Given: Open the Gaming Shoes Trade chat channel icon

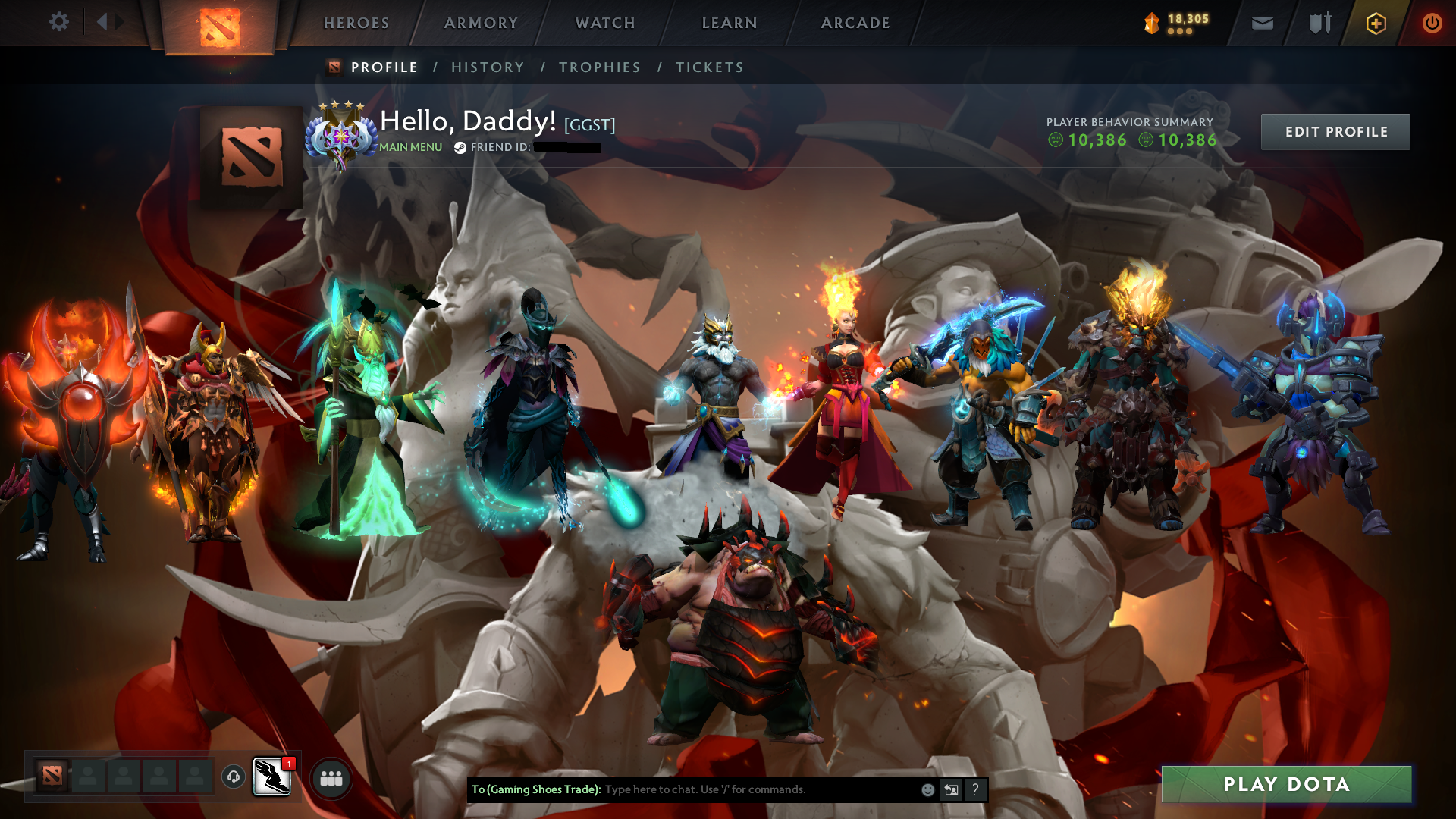Looking at the screenshot, I should (x=271, y=777).
